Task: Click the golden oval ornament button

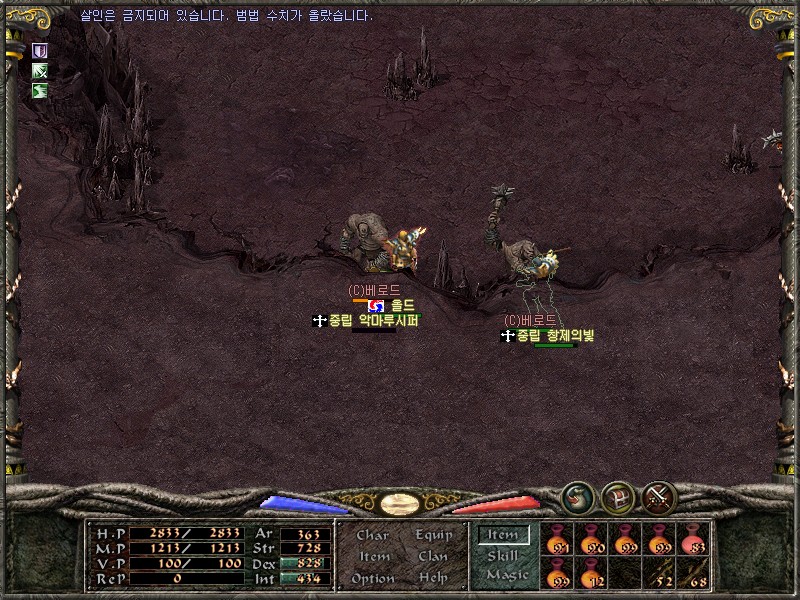Action: 400,502
